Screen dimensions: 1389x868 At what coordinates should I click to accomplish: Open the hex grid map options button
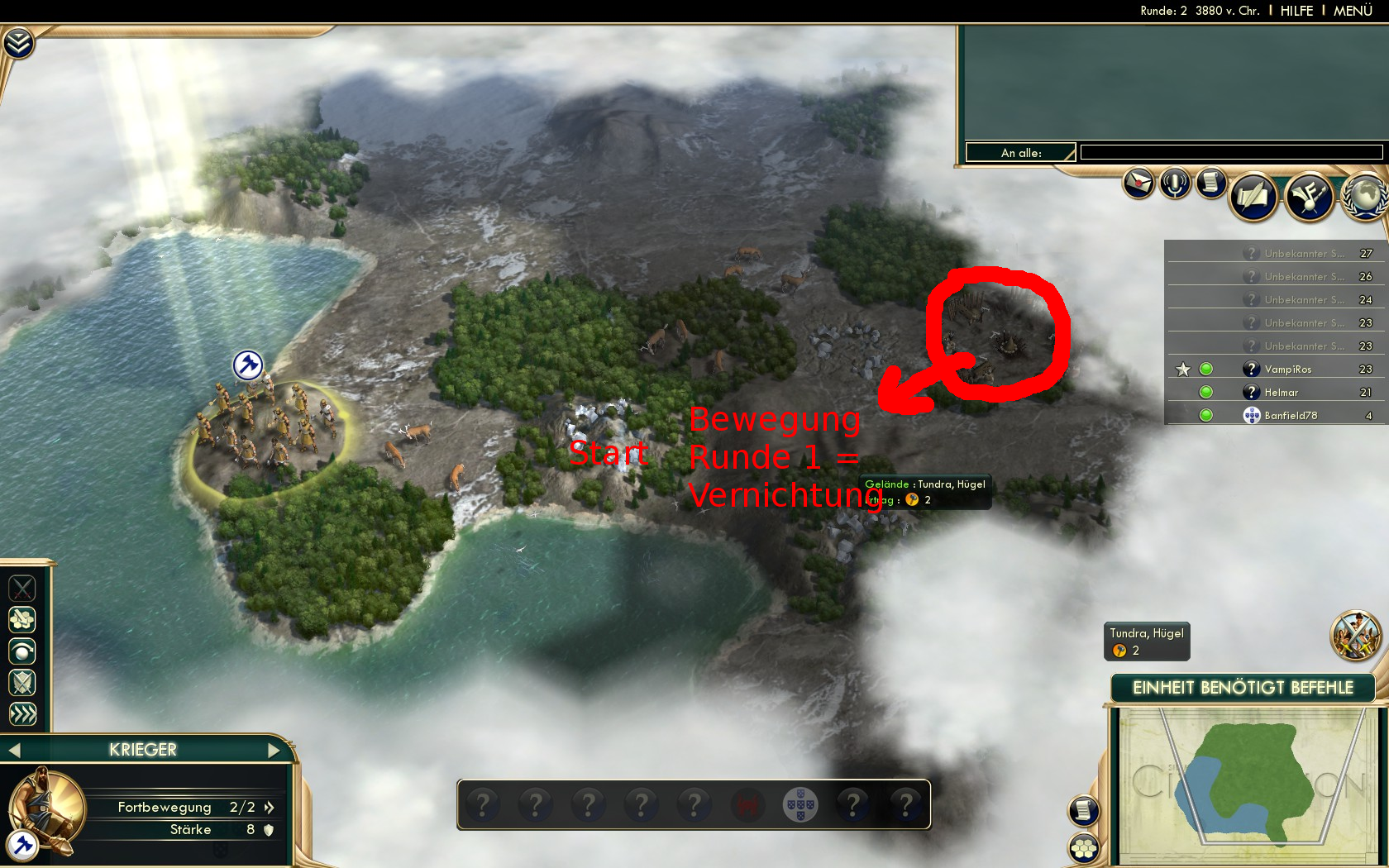[x=1084, y=848]
